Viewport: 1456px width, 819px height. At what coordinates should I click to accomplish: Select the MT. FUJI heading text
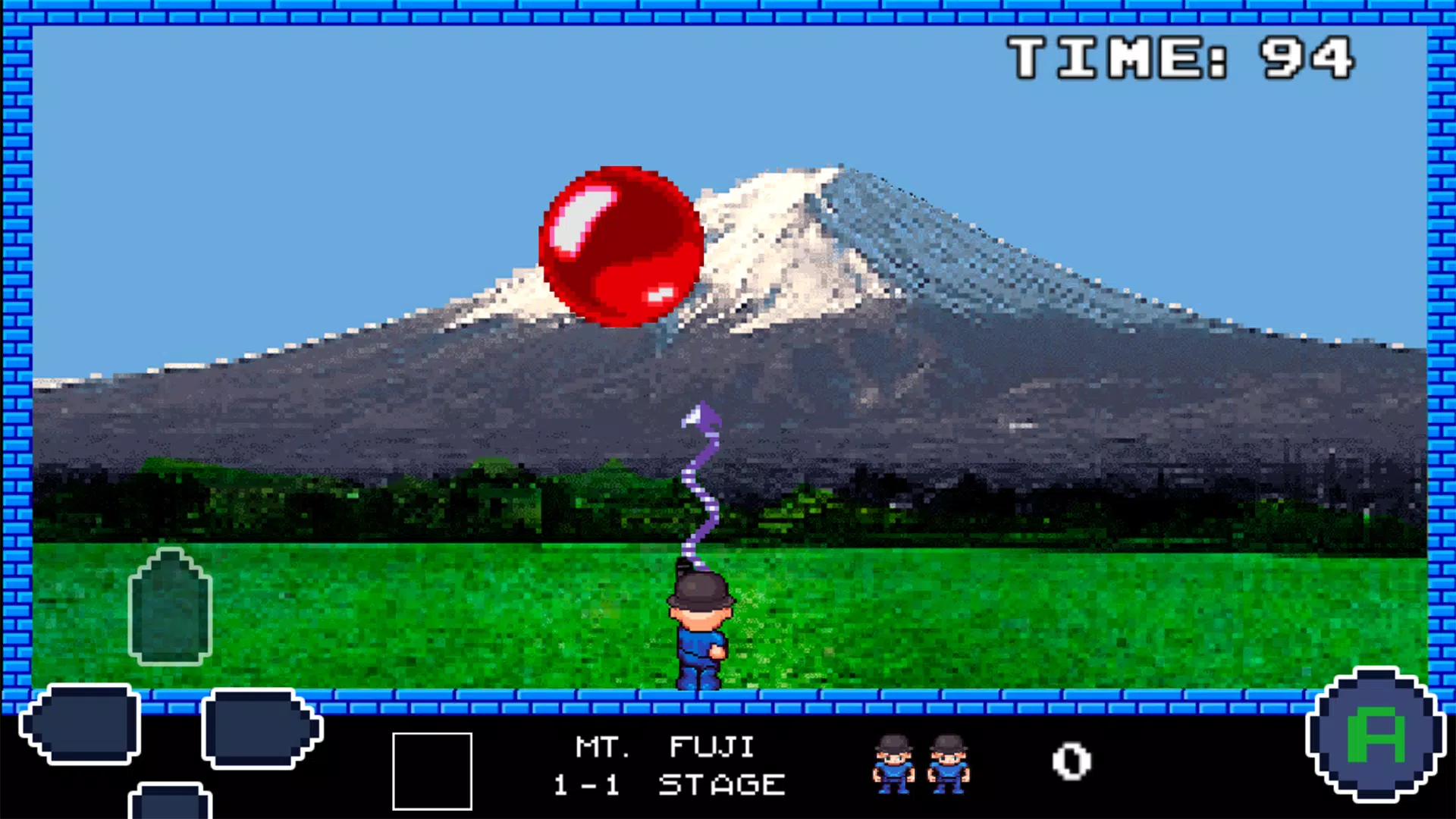[664, 747]
